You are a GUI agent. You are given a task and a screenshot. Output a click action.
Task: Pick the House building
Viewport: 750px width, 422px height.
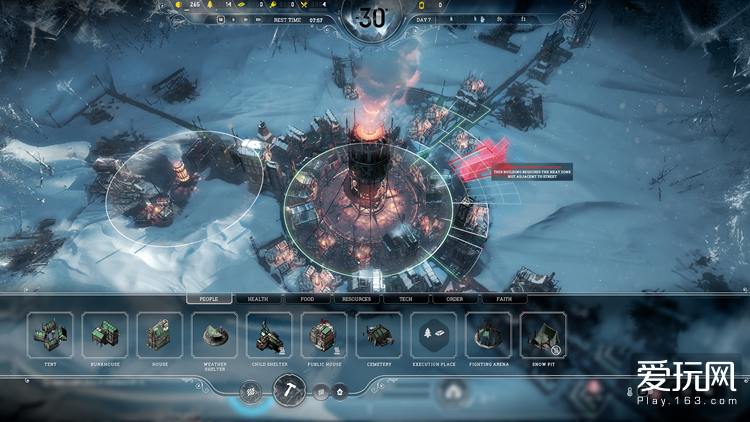[159, 335]
